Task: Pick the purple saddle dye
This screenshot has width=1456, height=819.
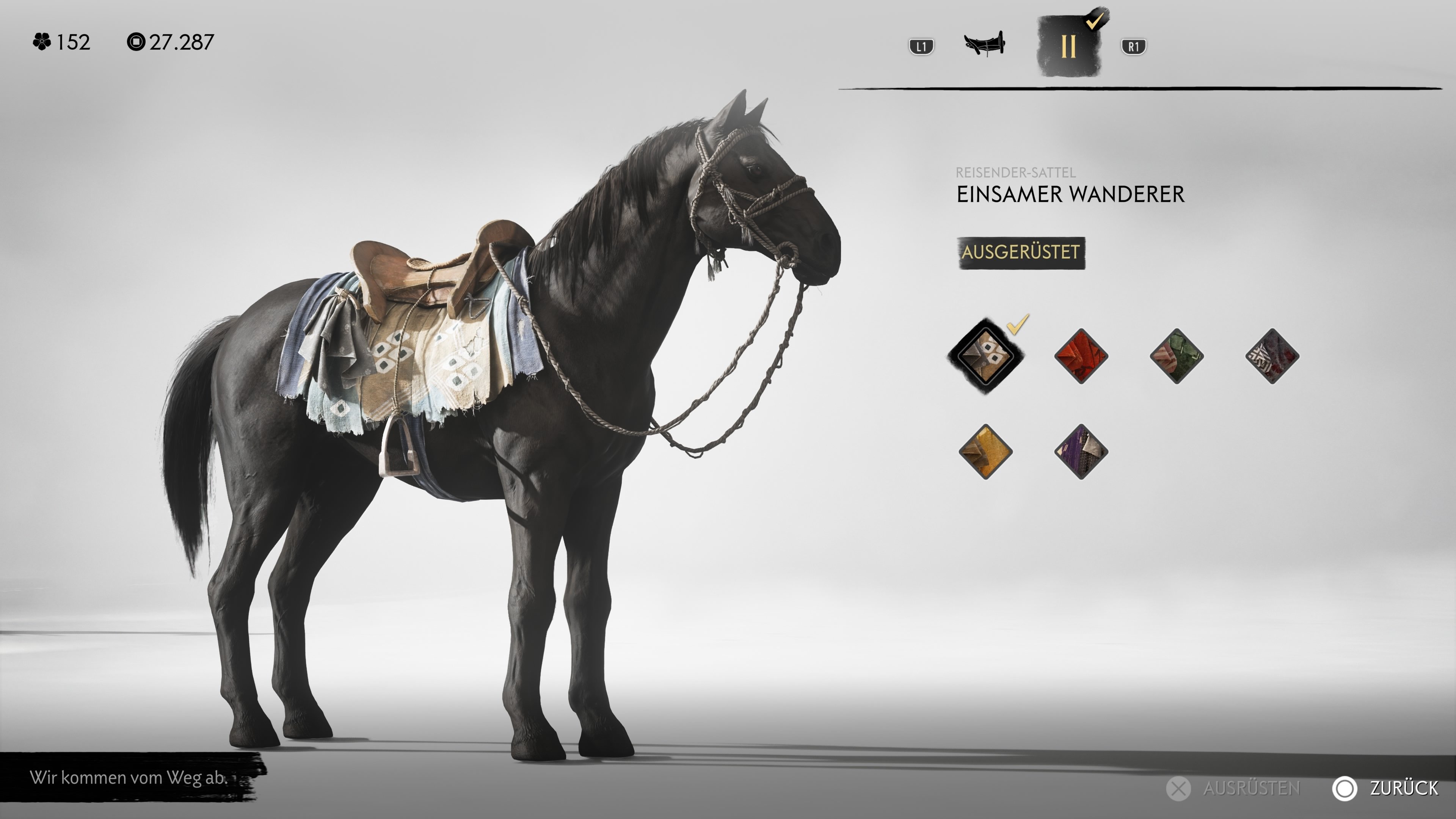Action: tap(1081, 452)
